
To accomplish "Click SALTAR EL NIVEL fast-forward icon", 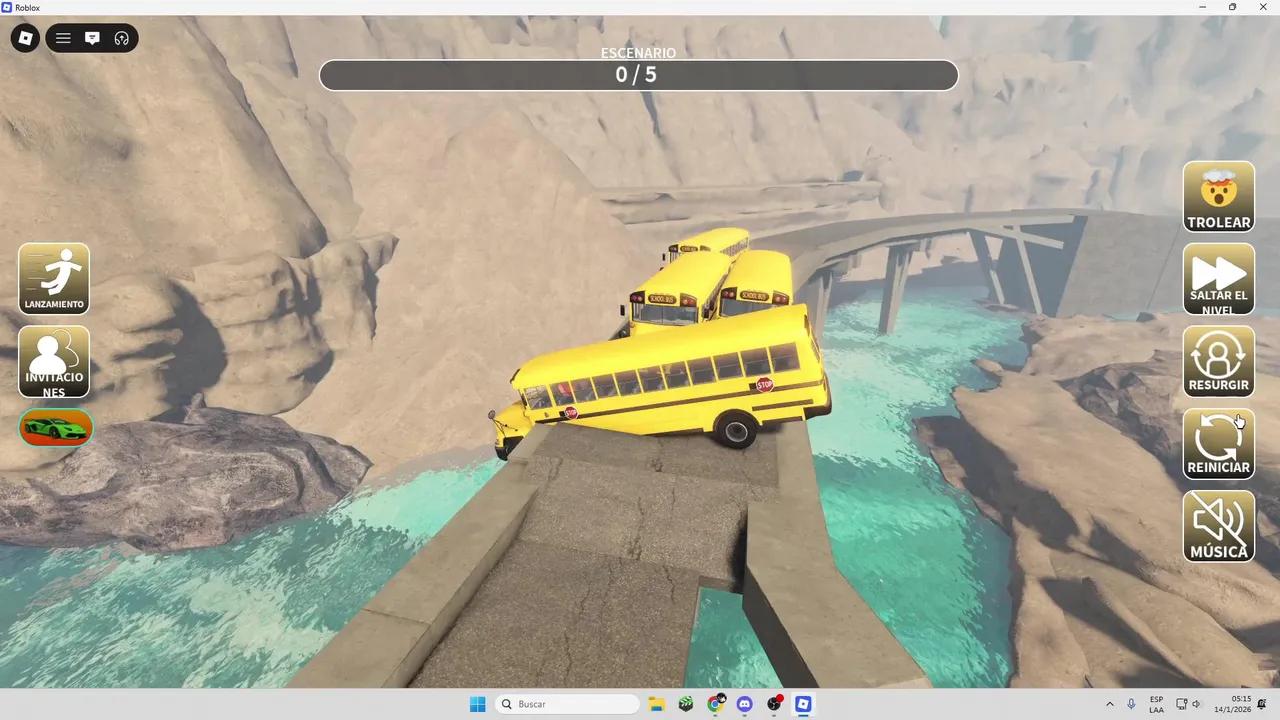I will (1218, 279).
